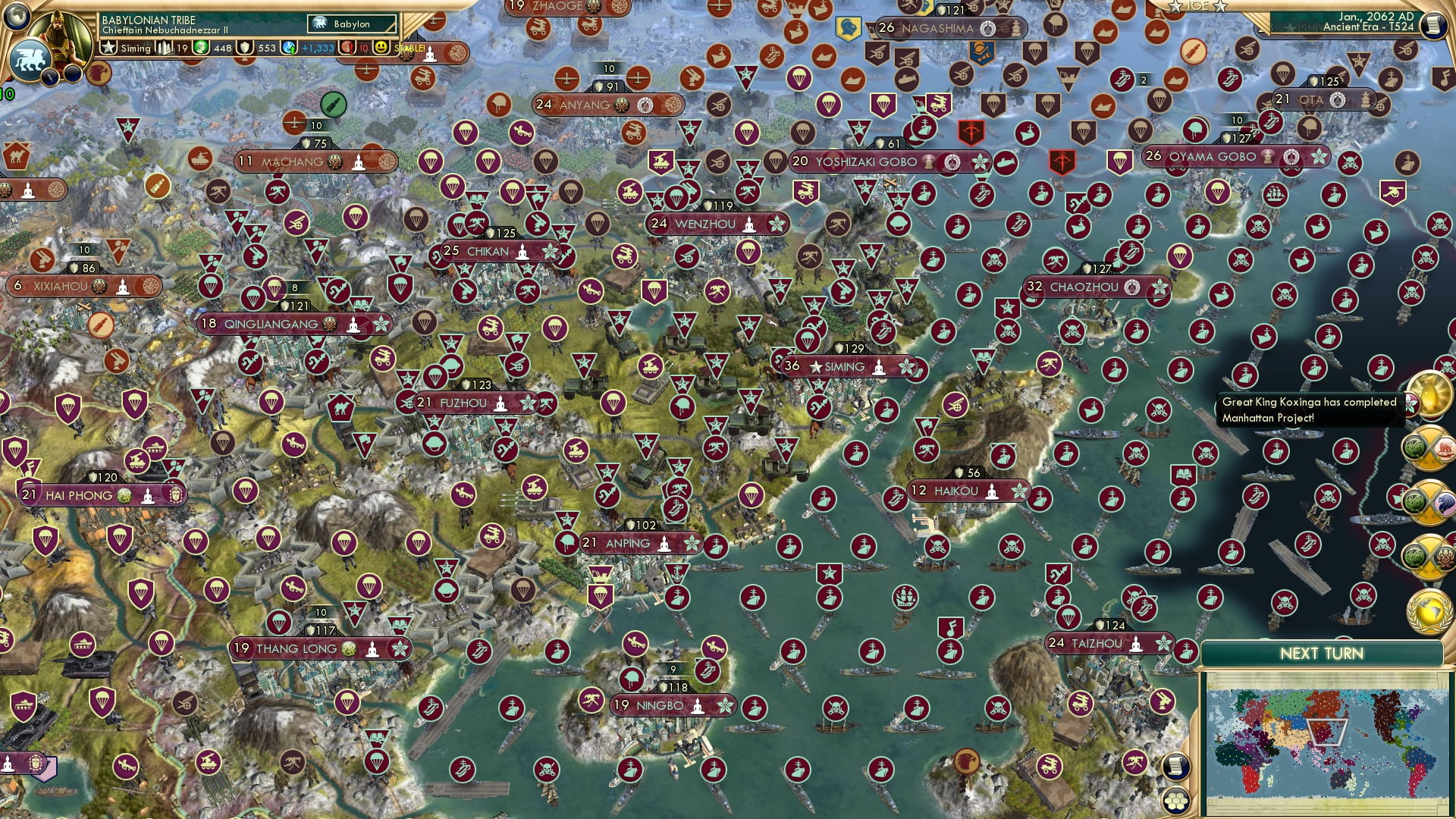Click the gold coin icon showing 448
The image size is (1456, 819).
pos(202,48)
